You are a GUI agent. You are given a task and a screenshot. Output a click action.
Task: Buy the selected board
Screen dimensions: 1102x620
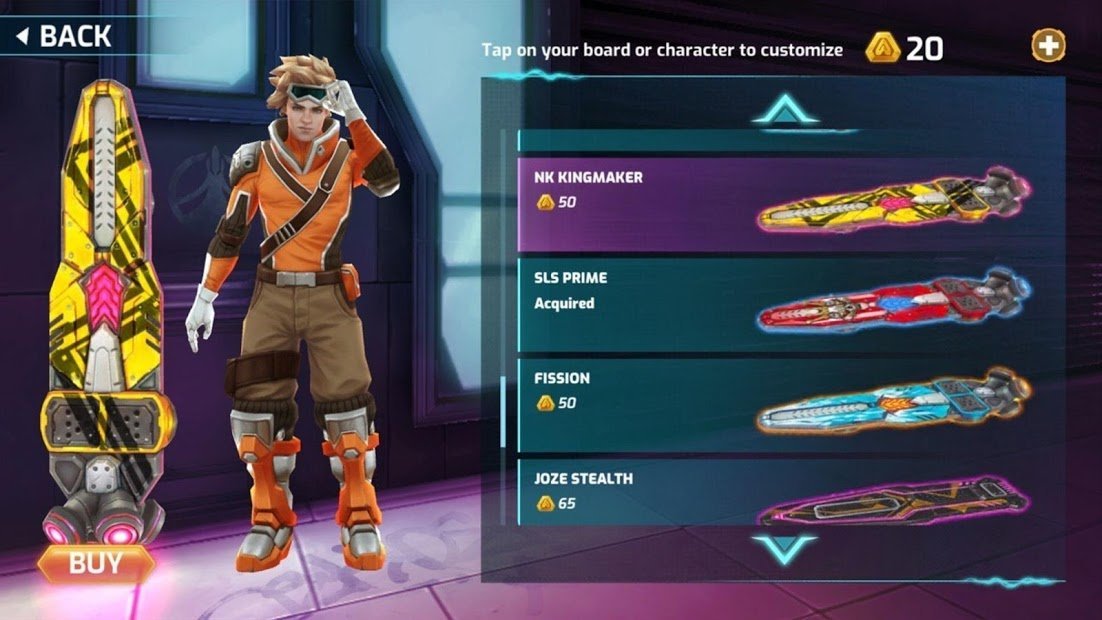96,564
